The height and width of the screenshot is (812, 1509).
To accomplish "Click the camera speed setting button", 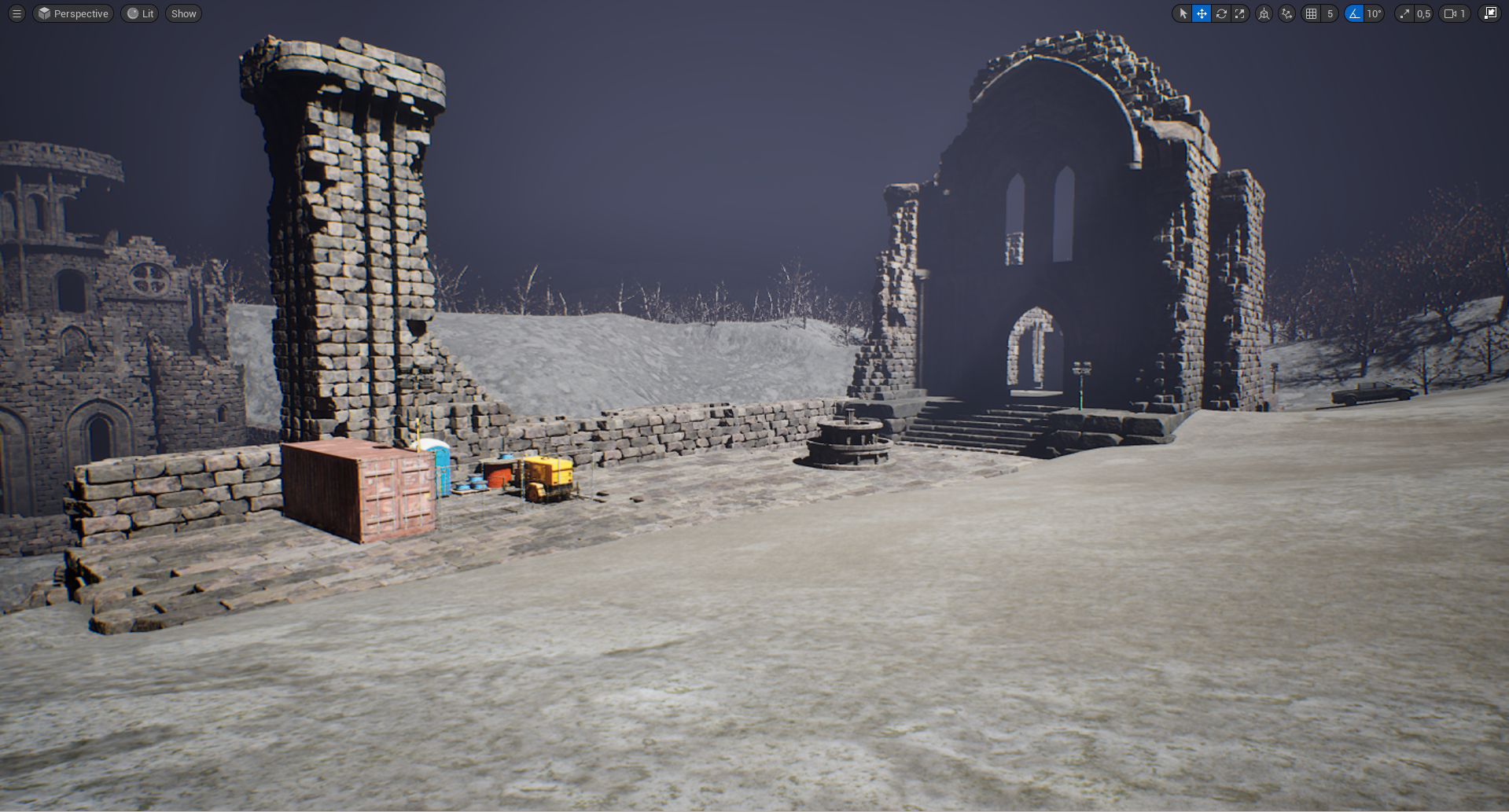I will pos(1449,13).
